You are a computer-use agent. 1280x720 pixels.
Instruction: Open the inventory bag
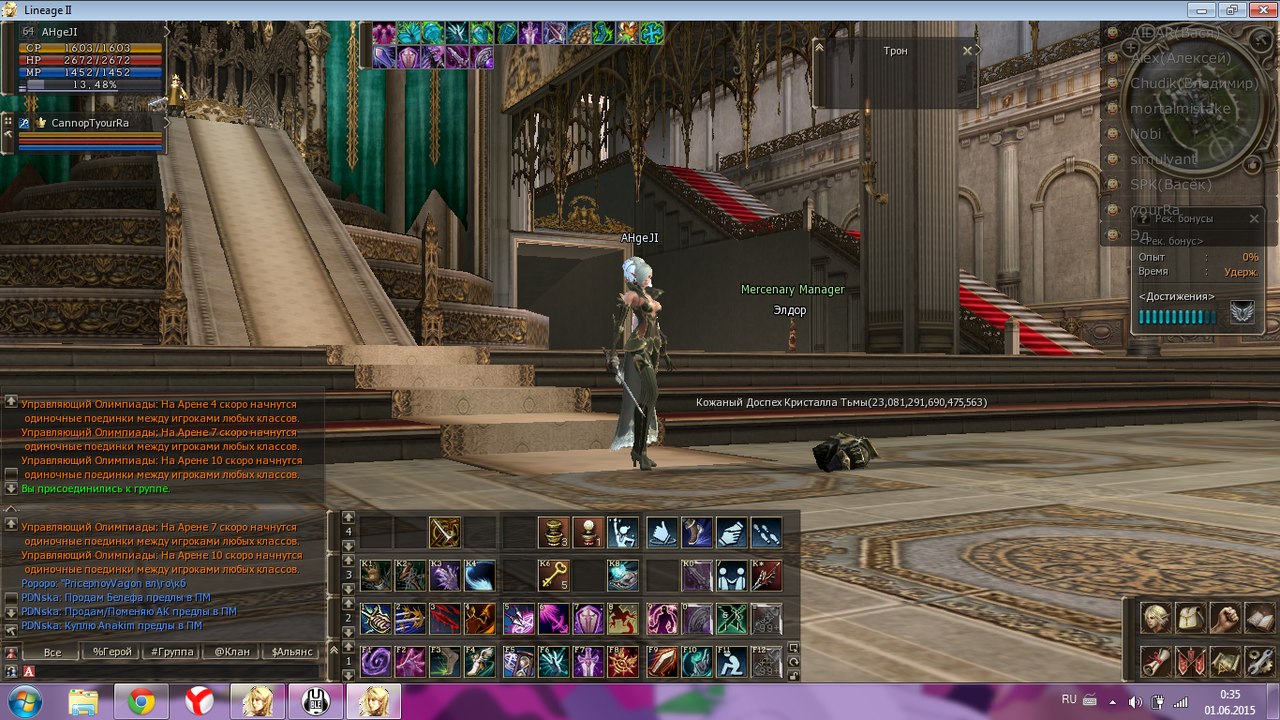coord(1190,618)
